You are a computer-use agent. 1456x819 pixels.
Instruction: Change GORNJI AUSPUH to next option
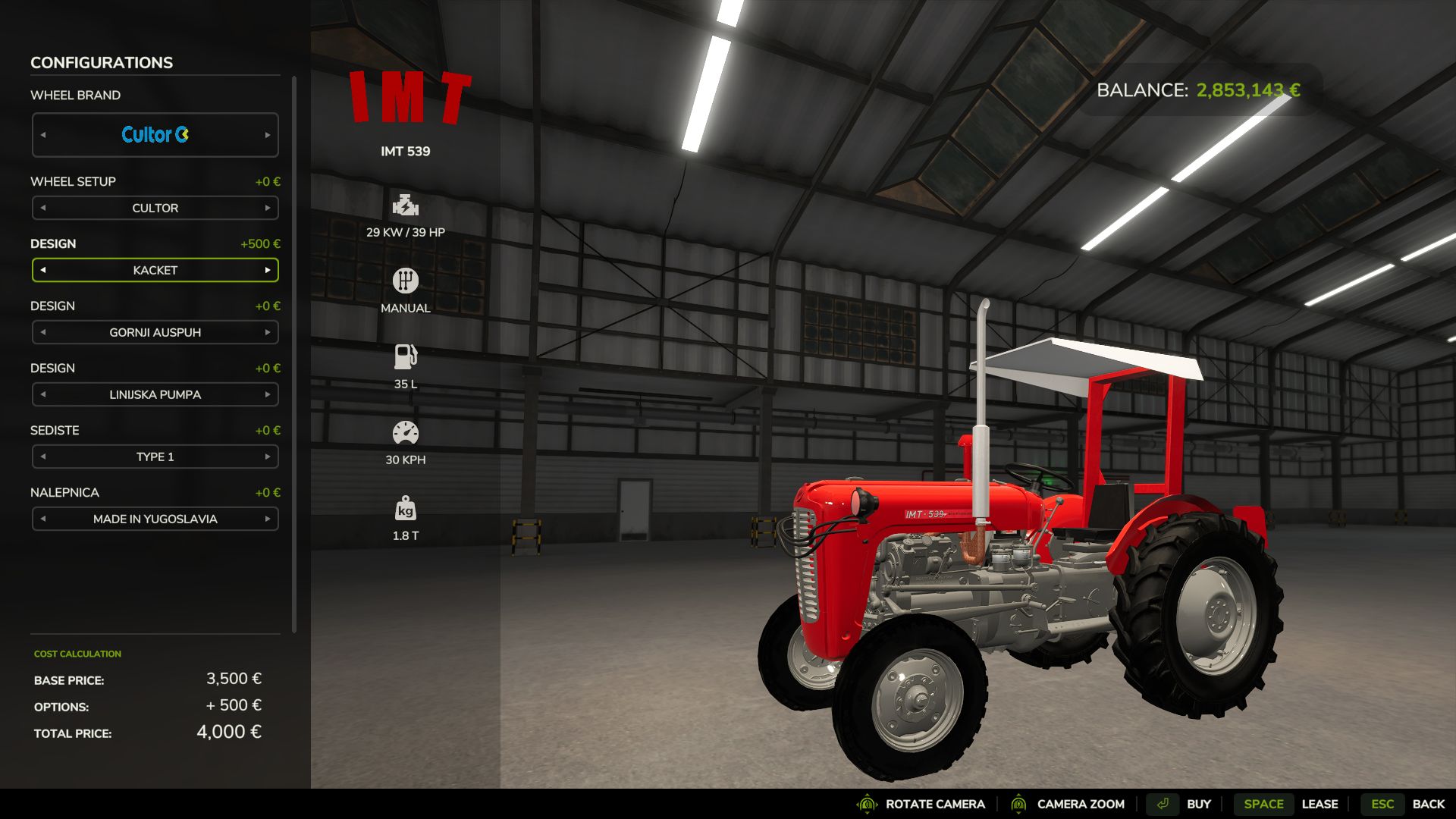click(x=267, y=332)
